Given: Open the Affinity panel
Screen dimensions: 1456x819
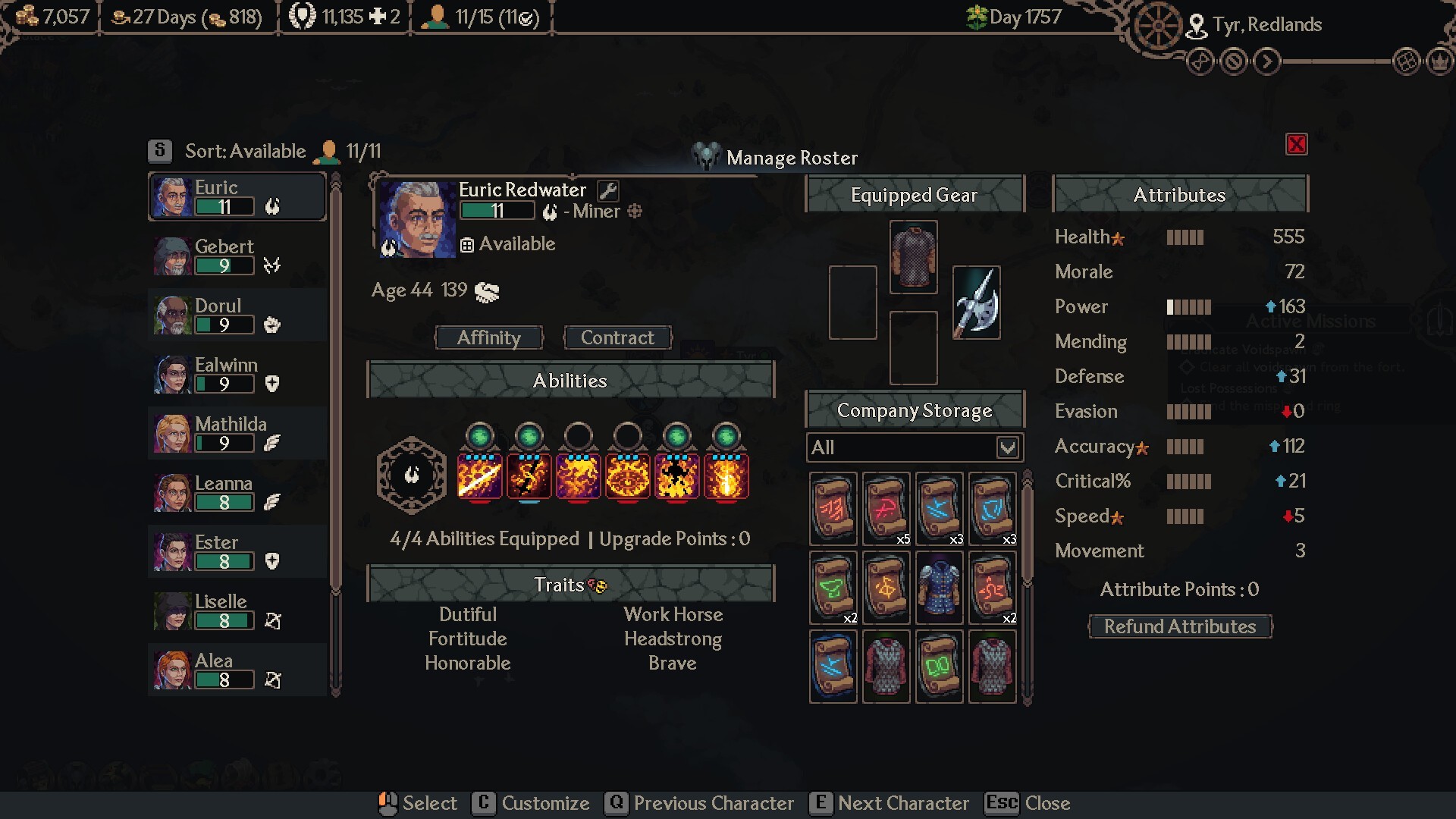Looking at the screenshot, I should point(489,337).
